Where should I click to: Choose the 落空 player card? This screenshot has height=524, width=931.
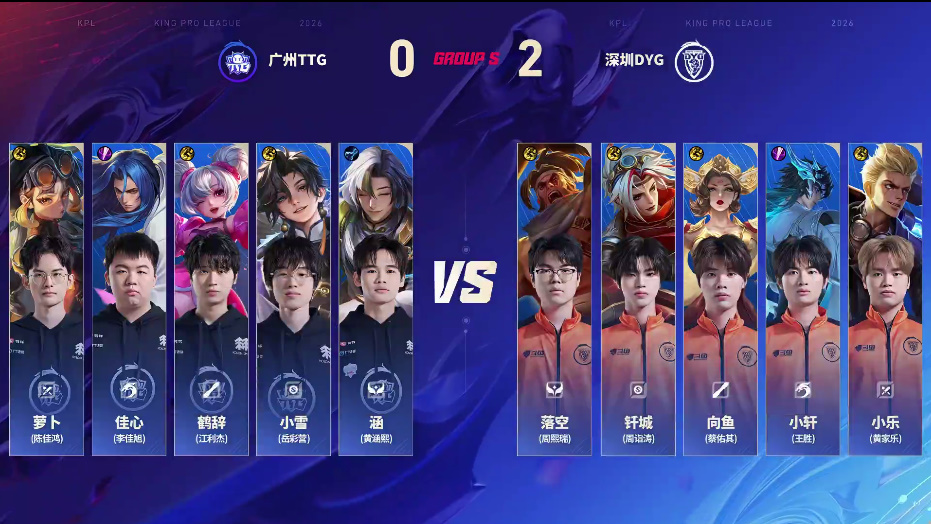pyautogui.click(x=553, y=300)
